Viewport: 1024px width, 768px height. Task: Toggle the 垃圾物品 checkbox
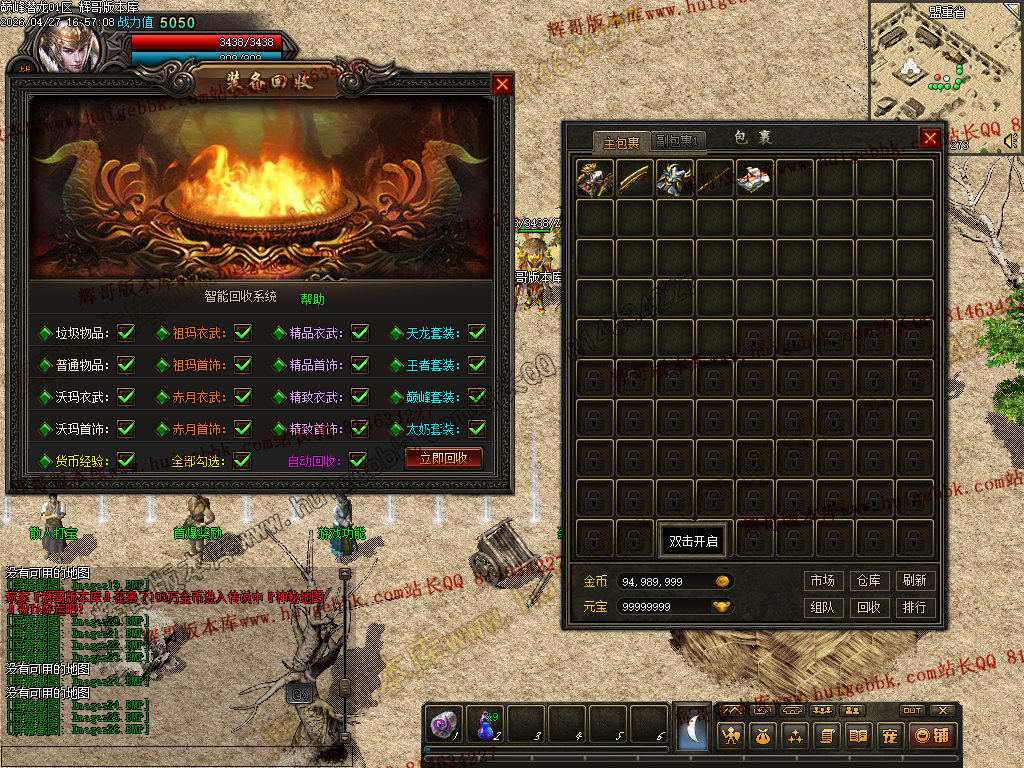coord(126,332)
